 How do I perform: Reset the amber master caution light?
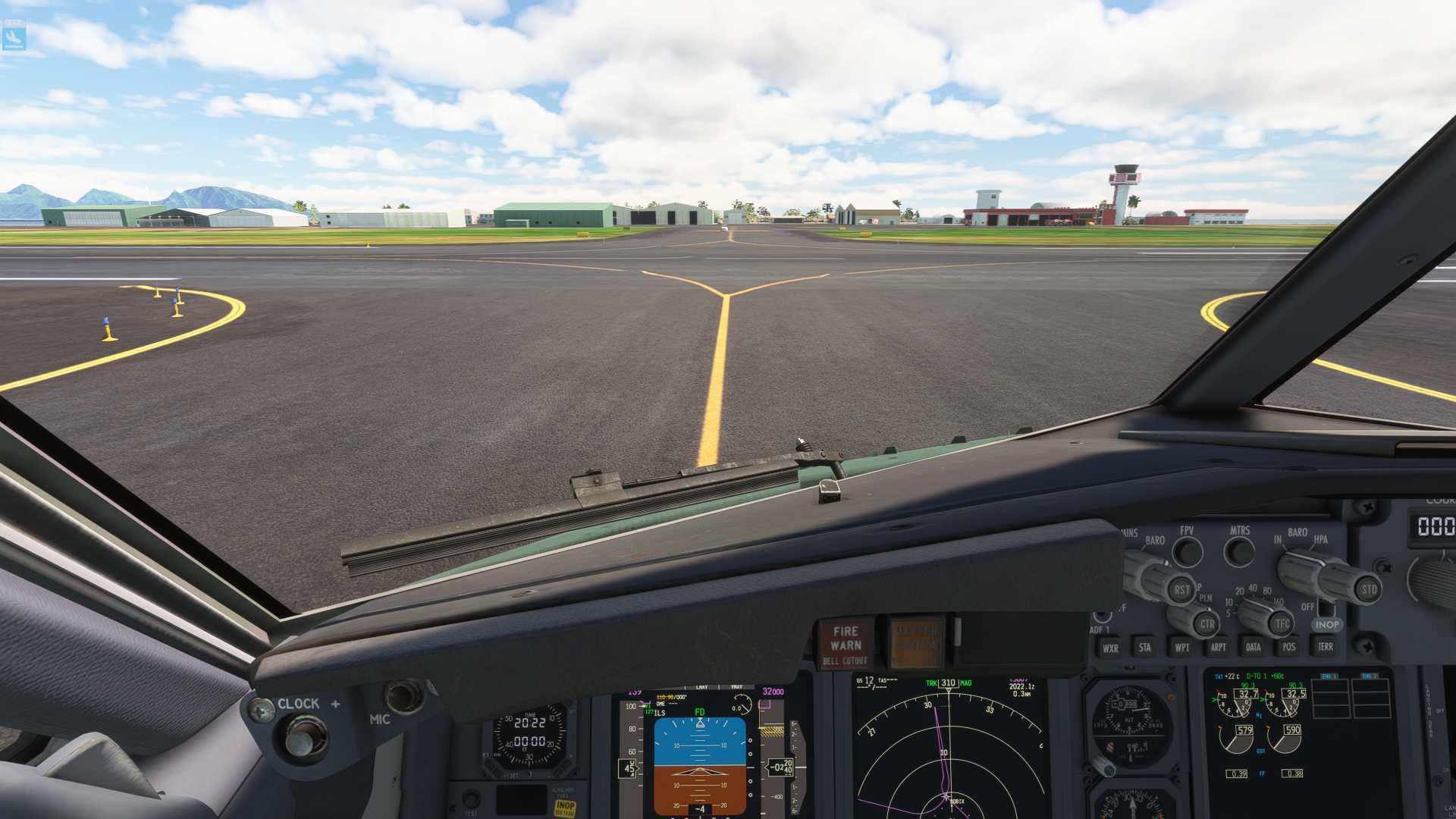pyautogui.click(x=916, y=644)
